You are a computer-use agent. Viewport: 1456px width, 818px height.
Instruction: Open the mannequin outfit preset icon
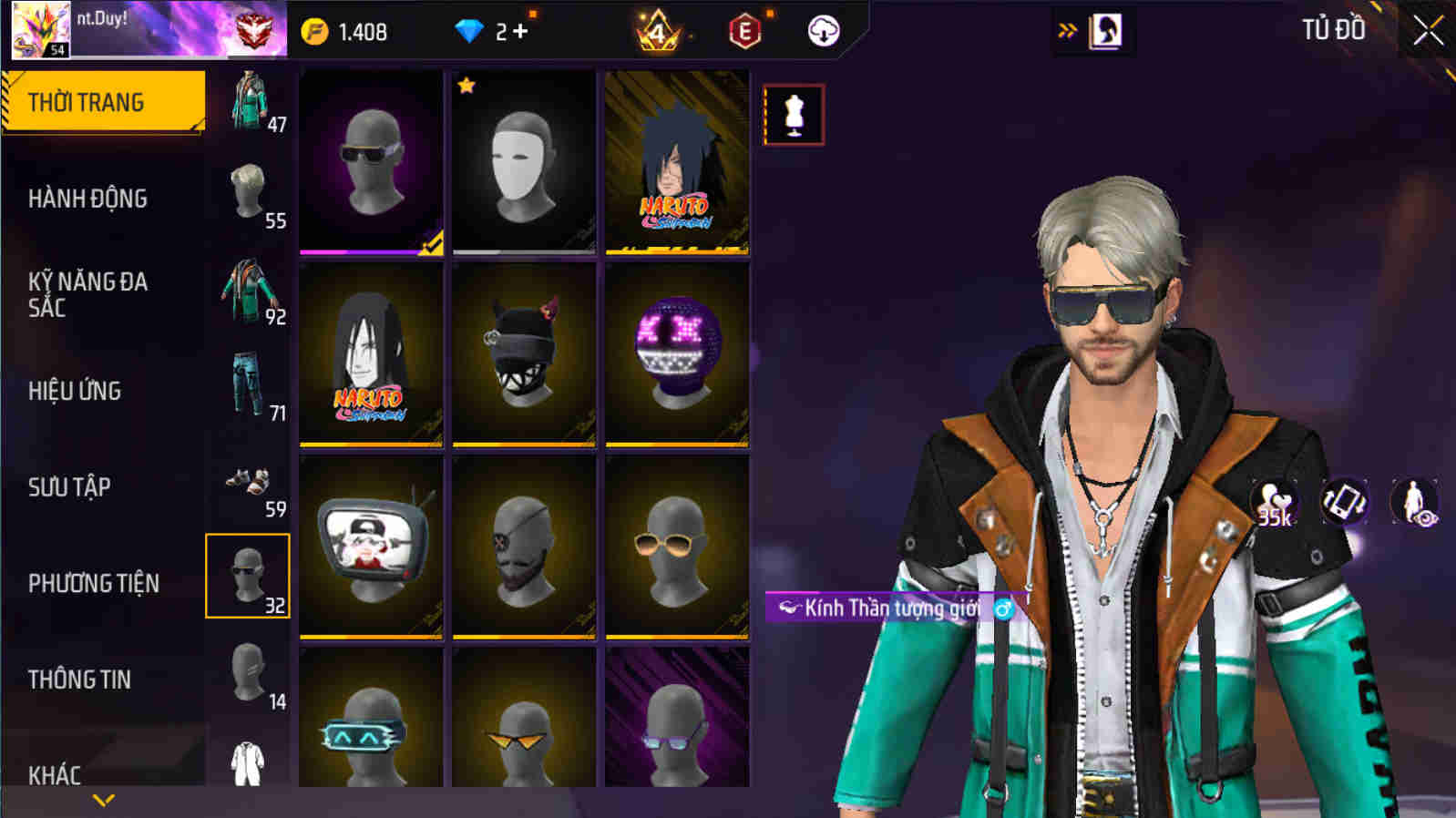[792, 115]
